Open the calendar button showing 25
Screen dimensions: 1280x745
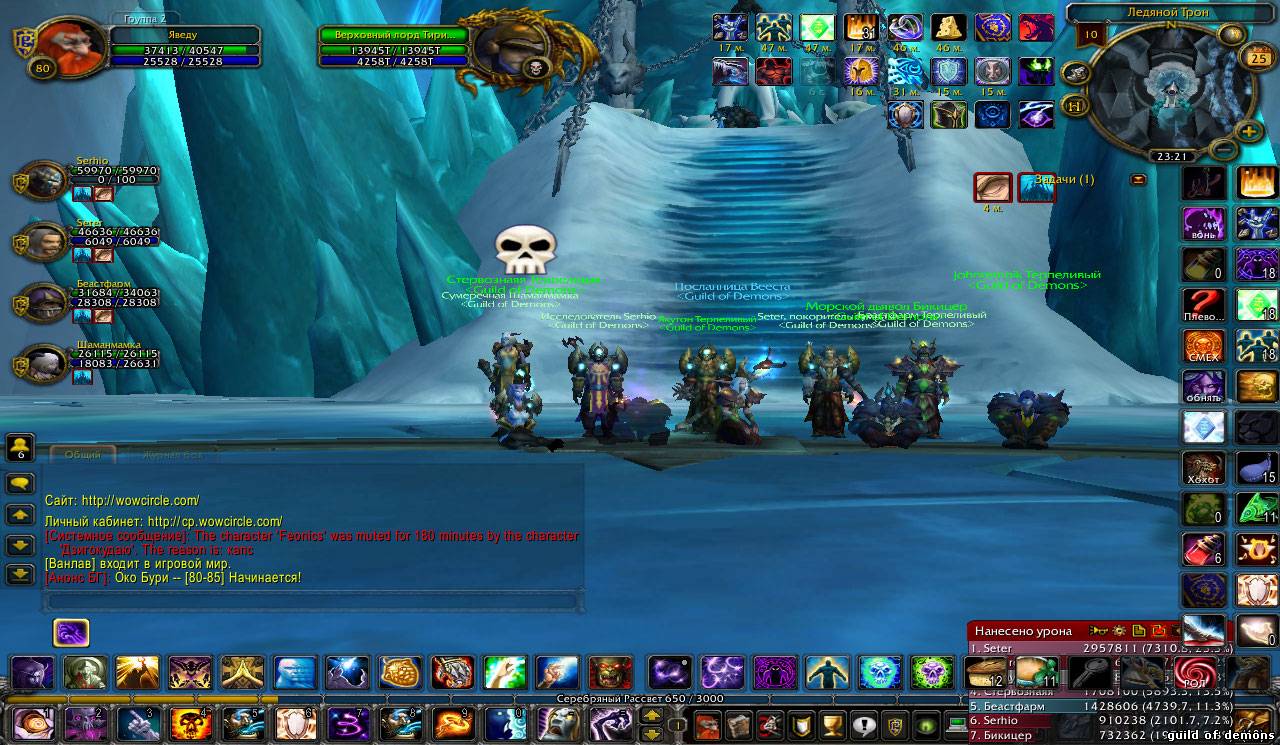pos(1256,56)
